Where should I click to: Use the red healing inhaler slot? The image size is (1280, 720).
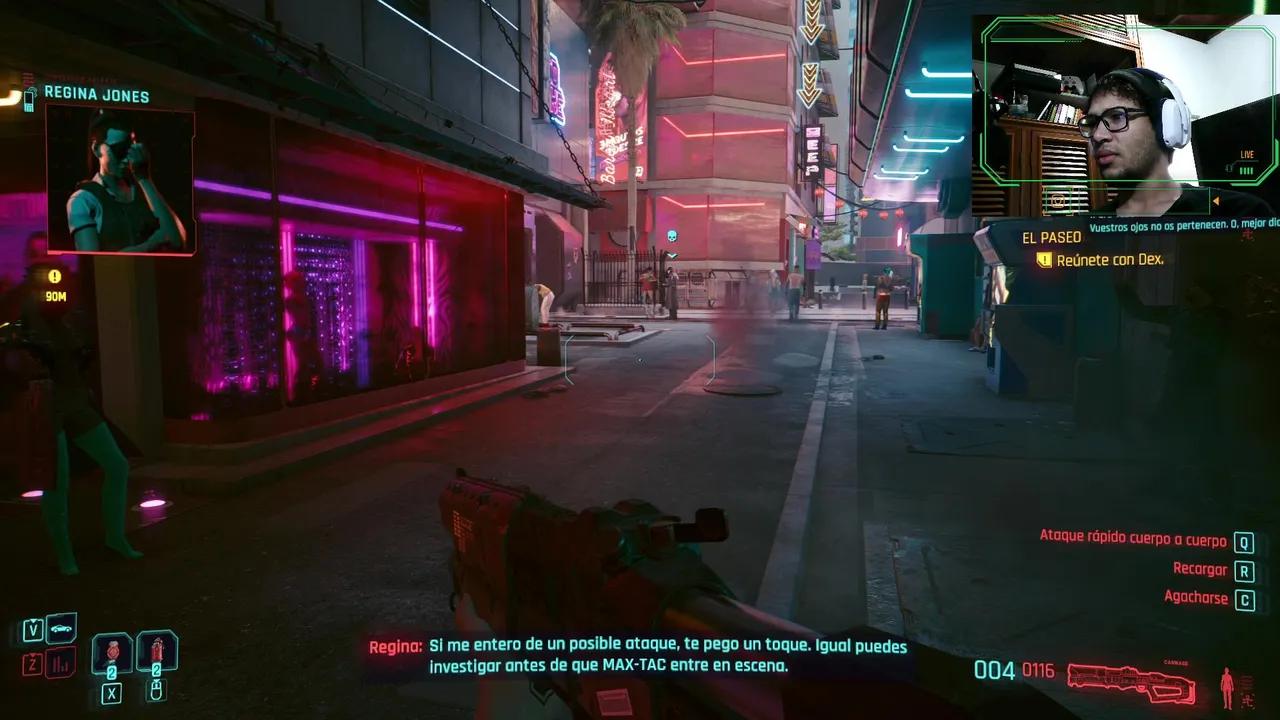tap(157, 650)
